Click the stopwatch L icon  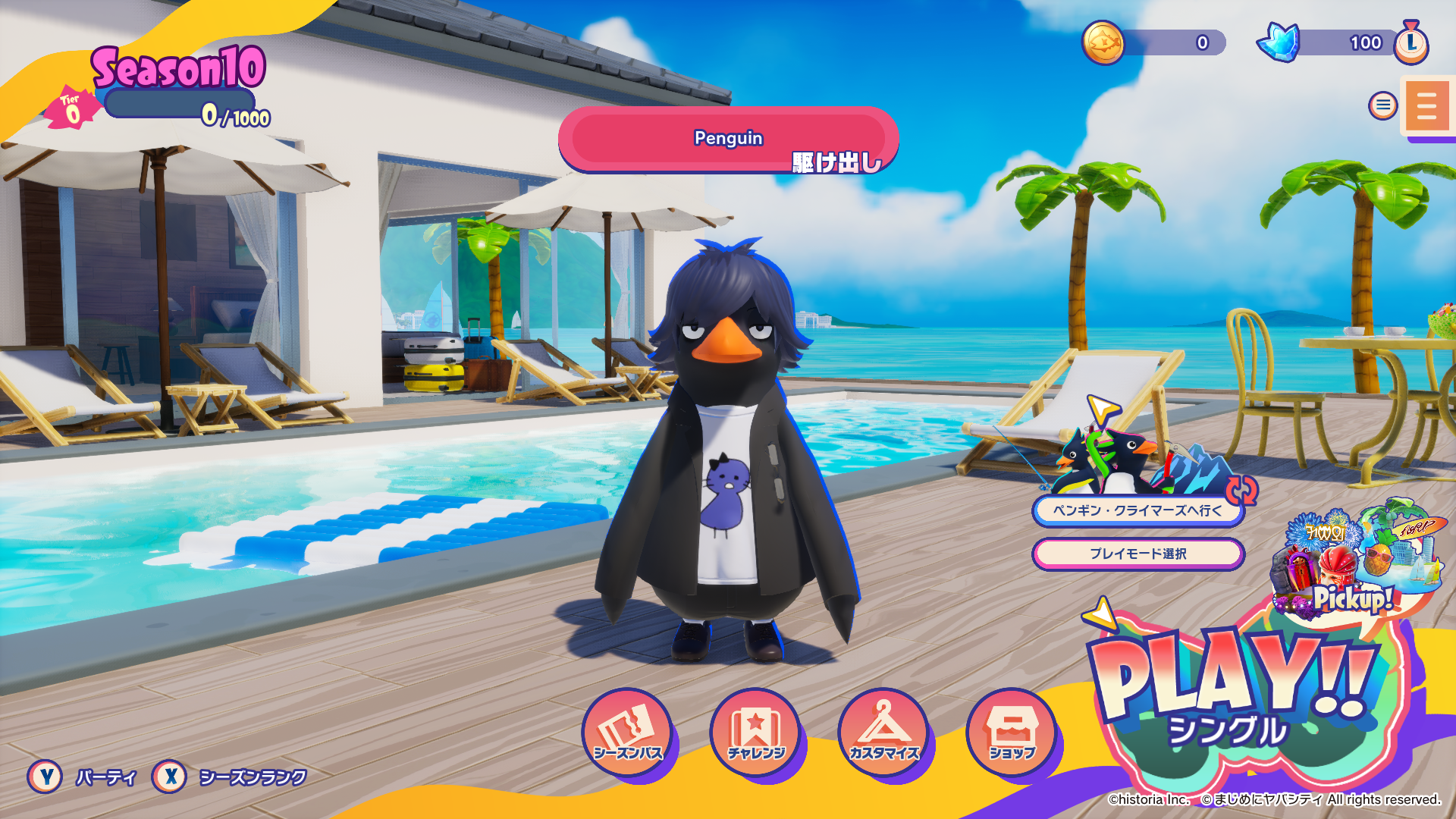point(1410,42)
